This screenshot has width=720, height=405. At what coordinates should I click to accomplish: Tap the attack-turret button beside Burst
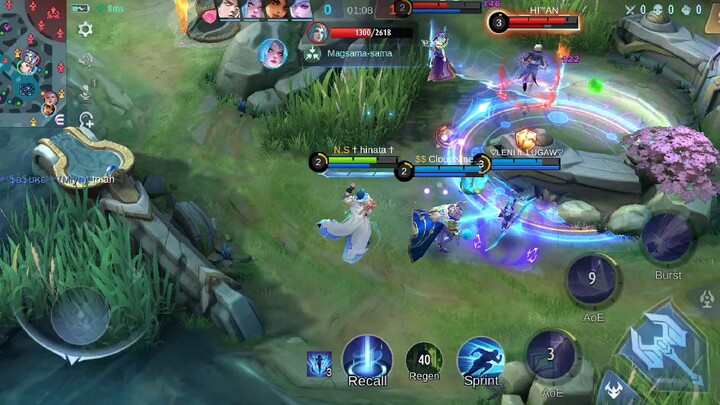[x=703, y=297]
